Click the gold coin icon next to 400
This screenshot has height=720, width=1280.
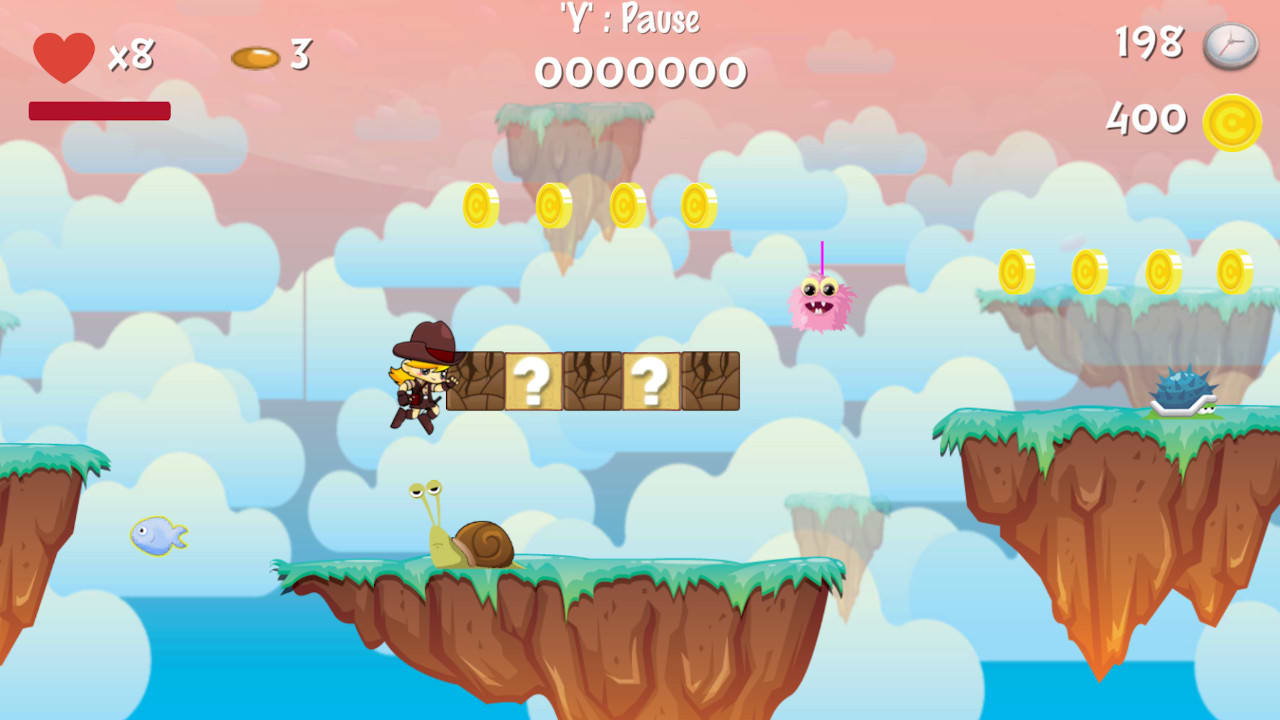1233,120
